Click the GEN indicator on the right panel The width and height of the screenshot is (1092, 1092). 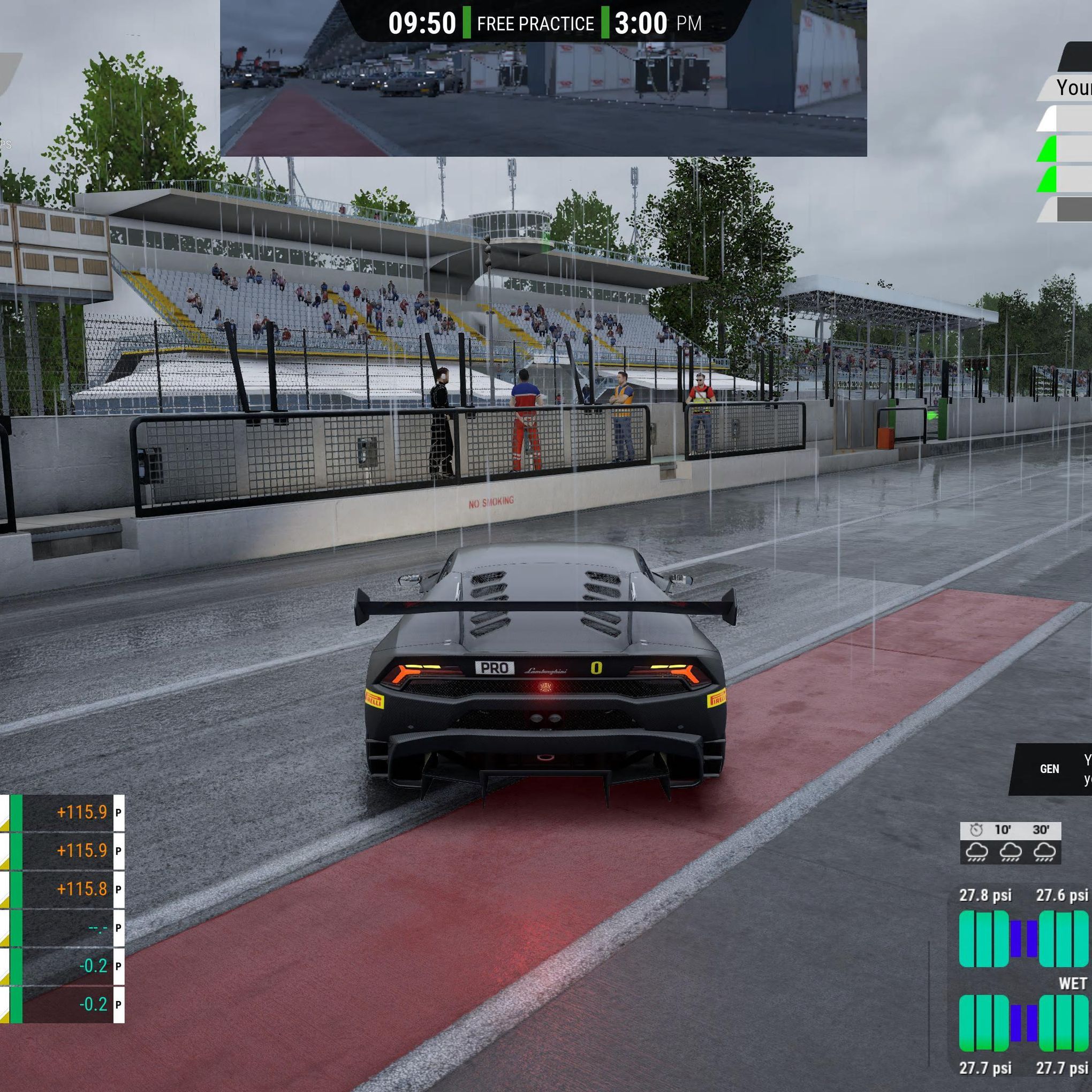point(1050,769)
